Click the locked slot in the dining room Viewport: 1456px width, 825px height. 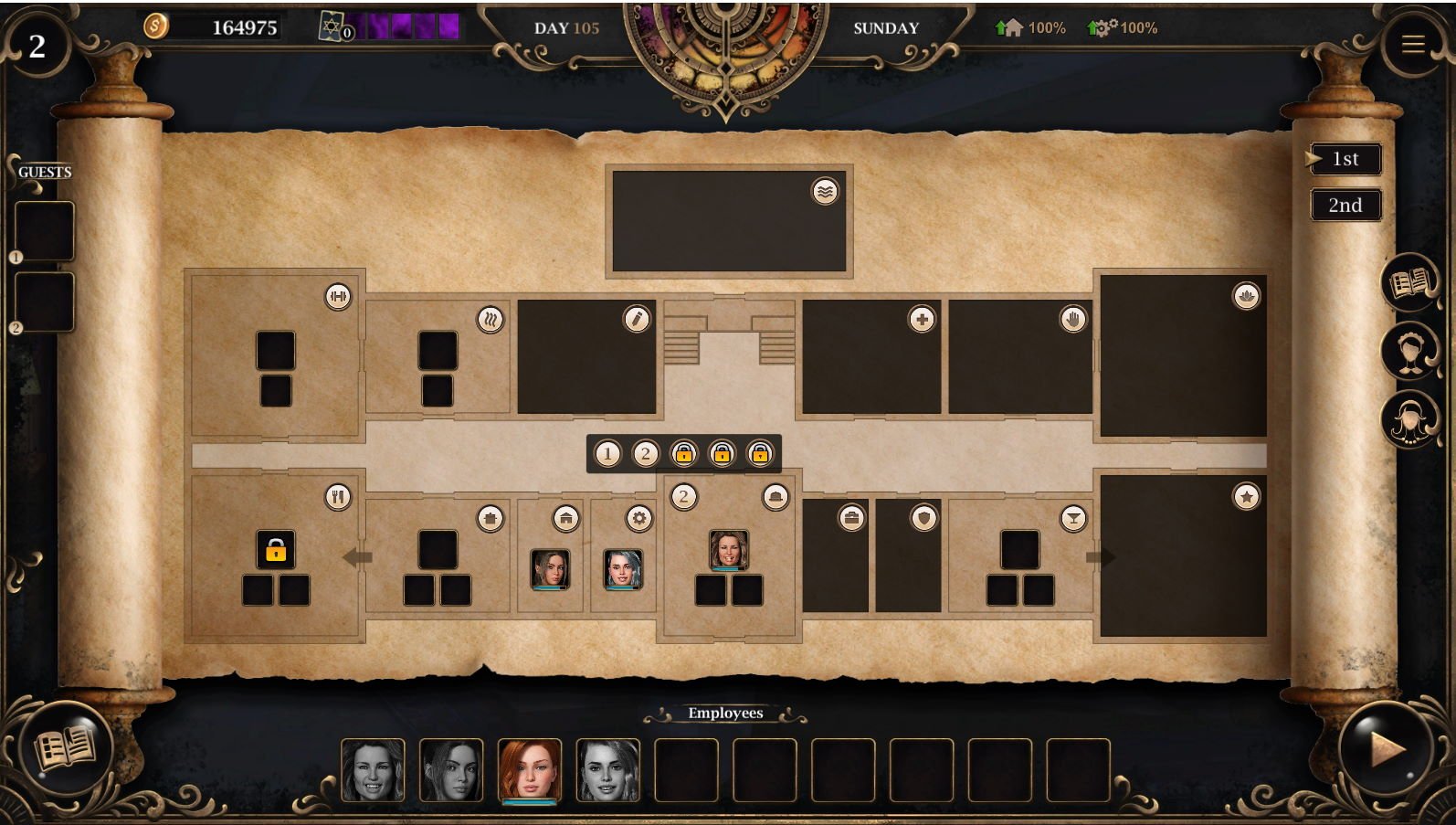(275, 550)
